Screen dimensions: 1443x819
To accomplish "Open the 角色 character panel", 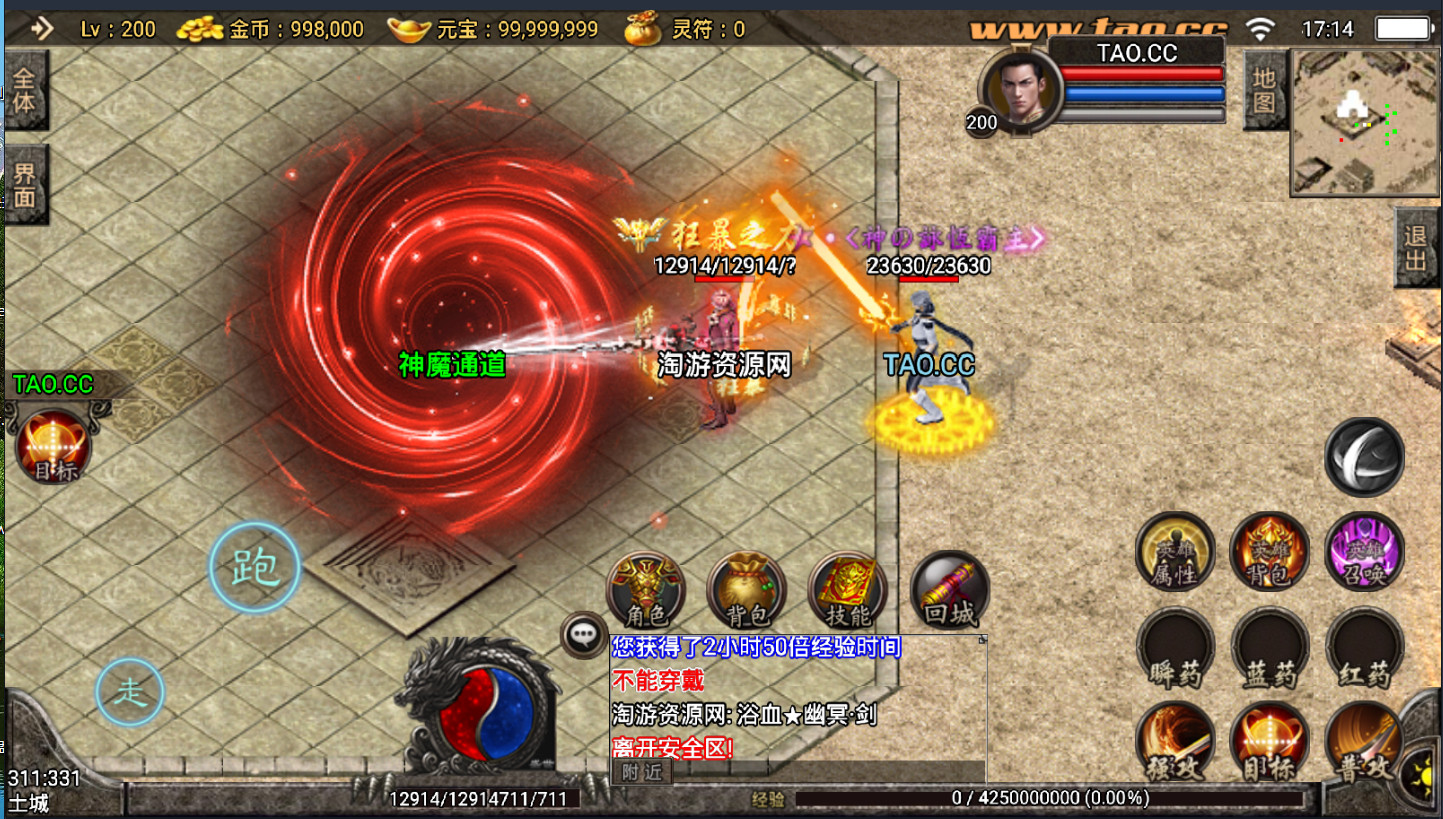I will (647, 590).
